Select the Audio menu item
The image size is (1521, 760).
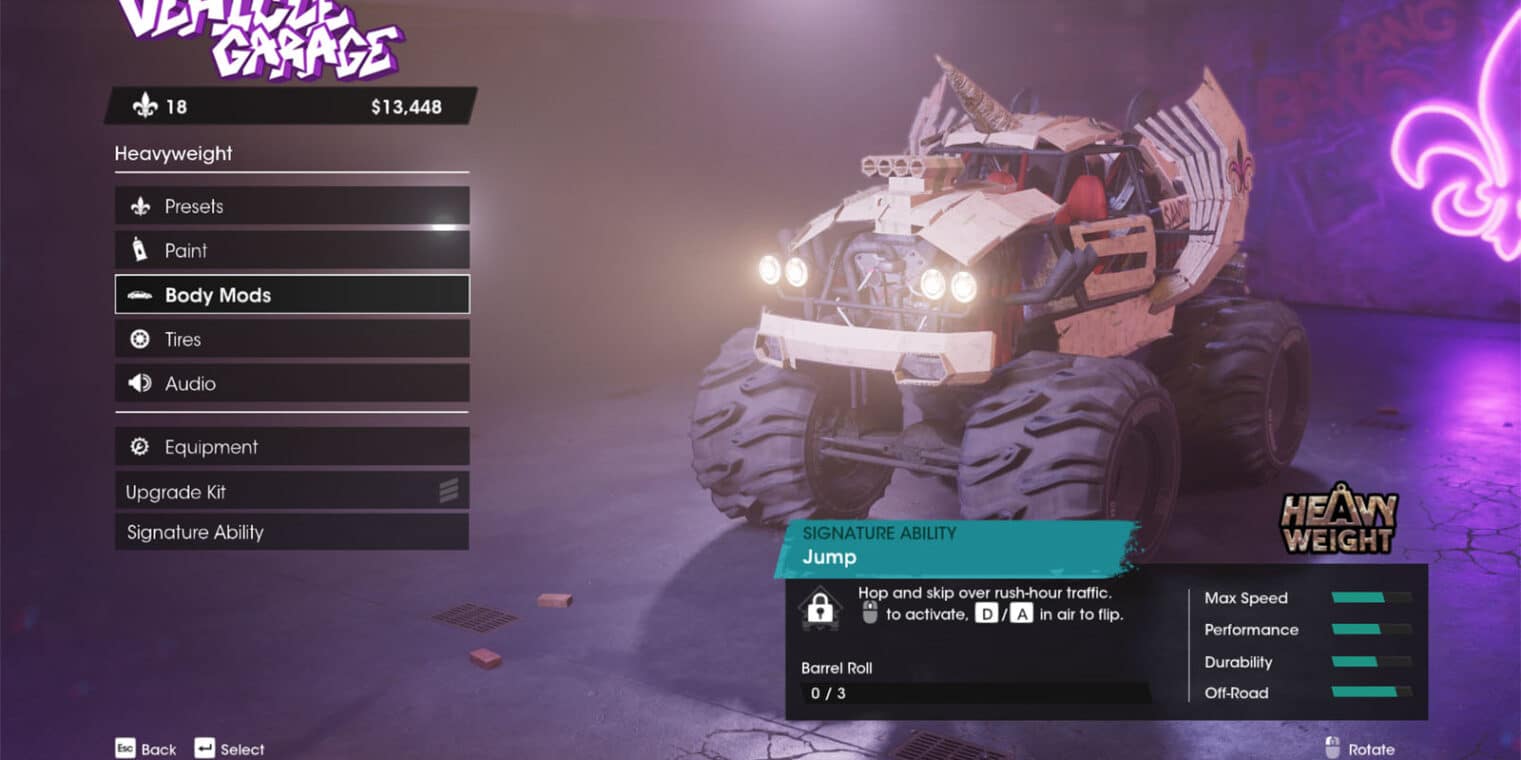click(291, 383)
